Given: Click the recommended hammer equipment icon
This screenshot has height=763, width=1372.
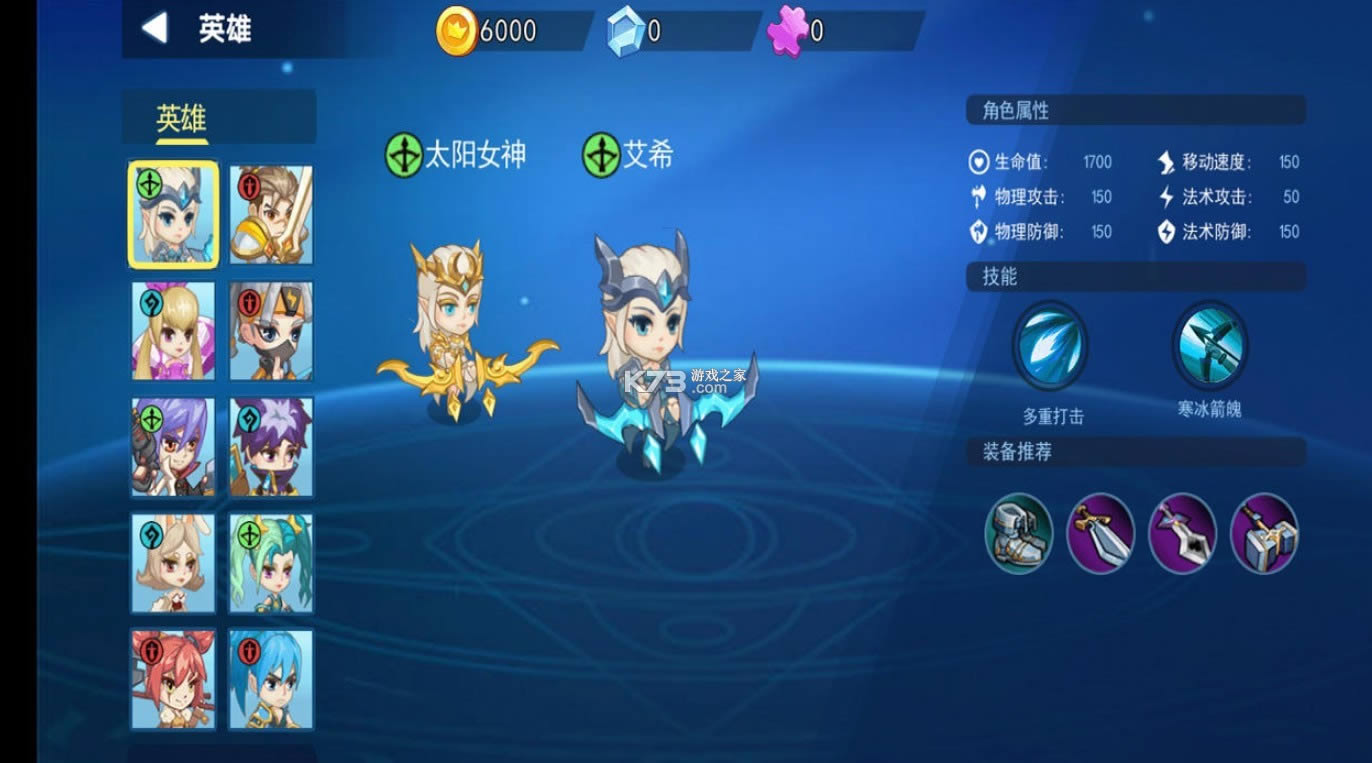Looking at the screenshot, I should click(x=1263, y=536).
